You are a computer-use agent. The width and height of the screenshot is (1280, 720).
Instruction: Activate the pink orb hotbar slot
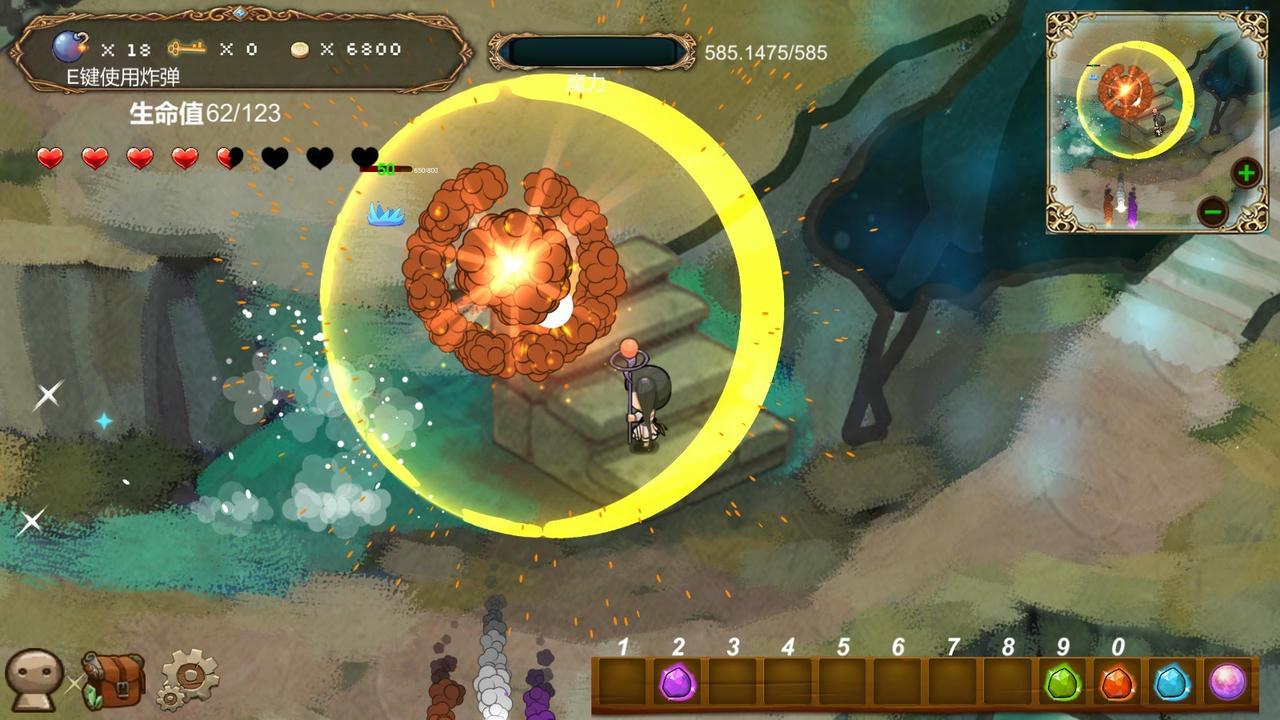[x=1227, y=683]
